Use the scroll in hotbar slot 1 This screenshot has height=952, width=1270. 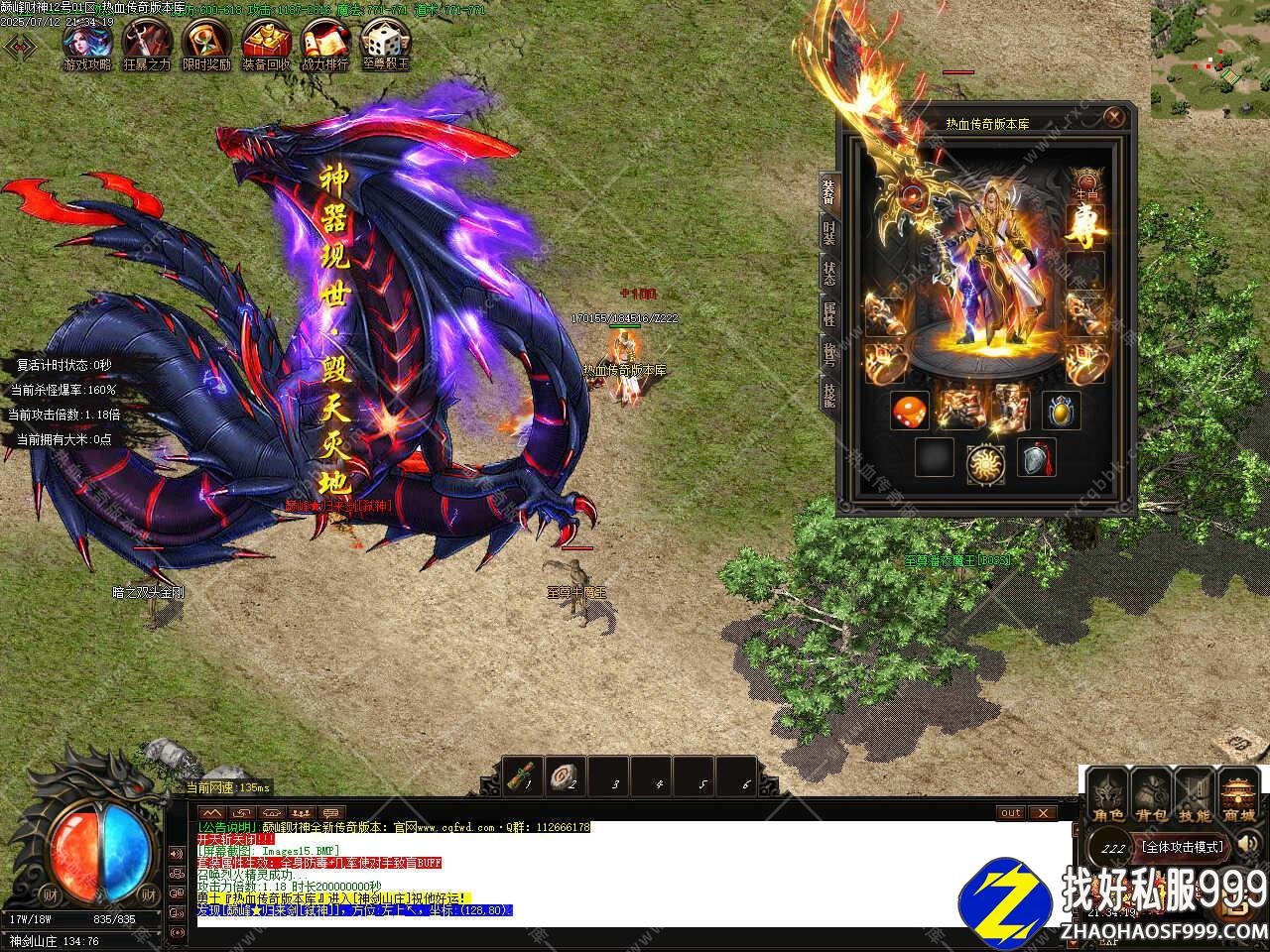tap(523, 776)
